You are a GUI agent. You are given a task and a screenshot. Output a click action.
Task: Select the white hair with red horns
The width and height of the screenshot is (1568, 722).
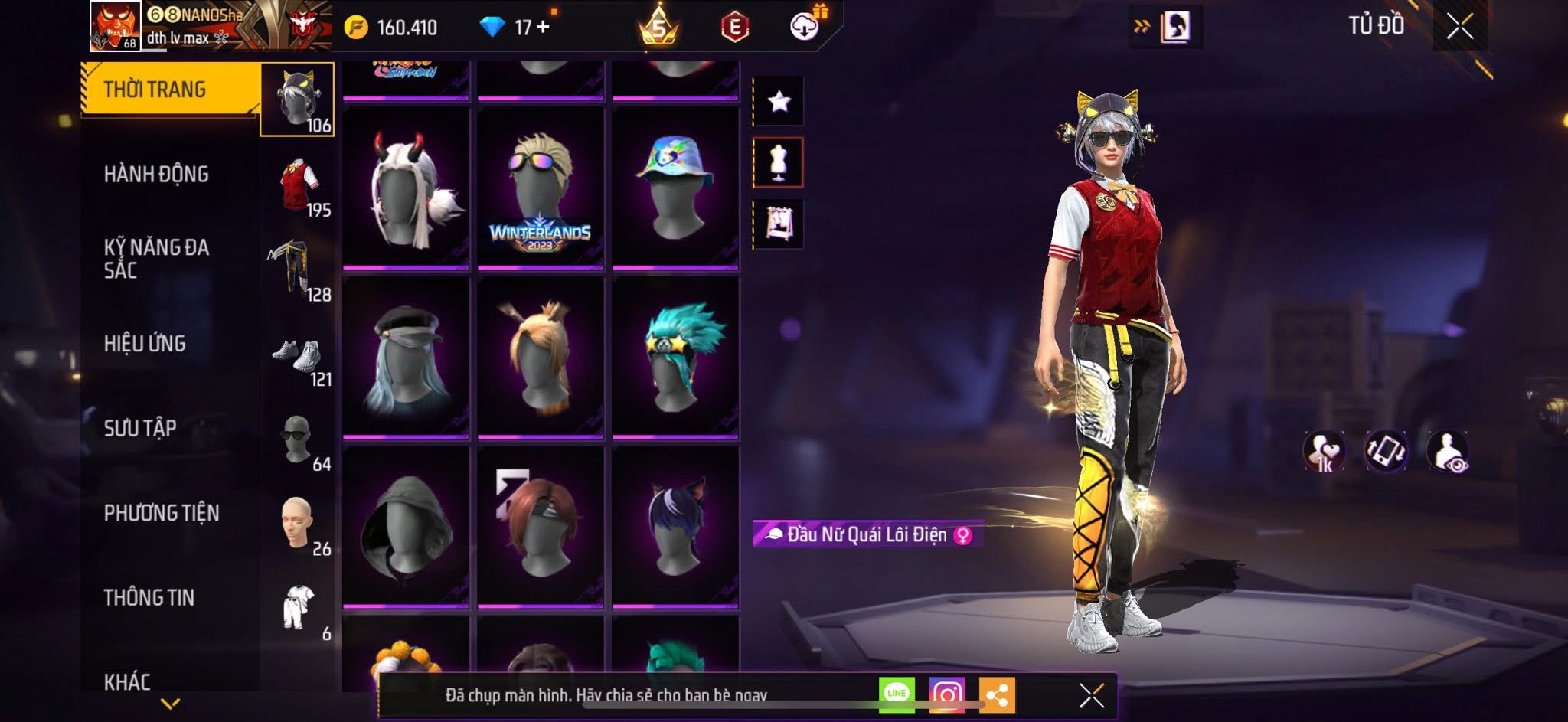point(406,188)
